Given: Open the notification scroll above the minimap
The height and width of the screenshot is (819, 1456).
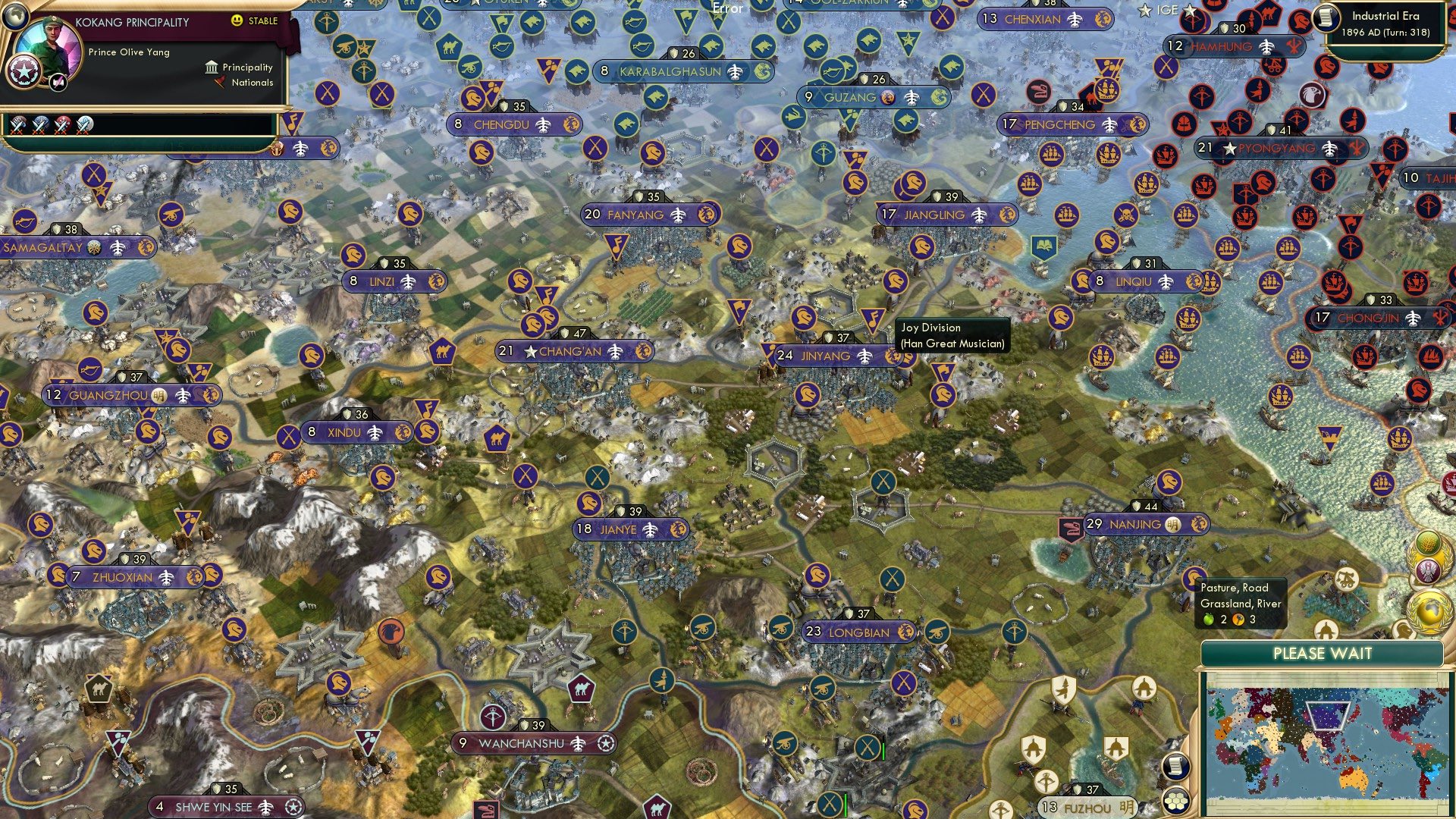Looking at the screenshot, I should click(1175, 768).
